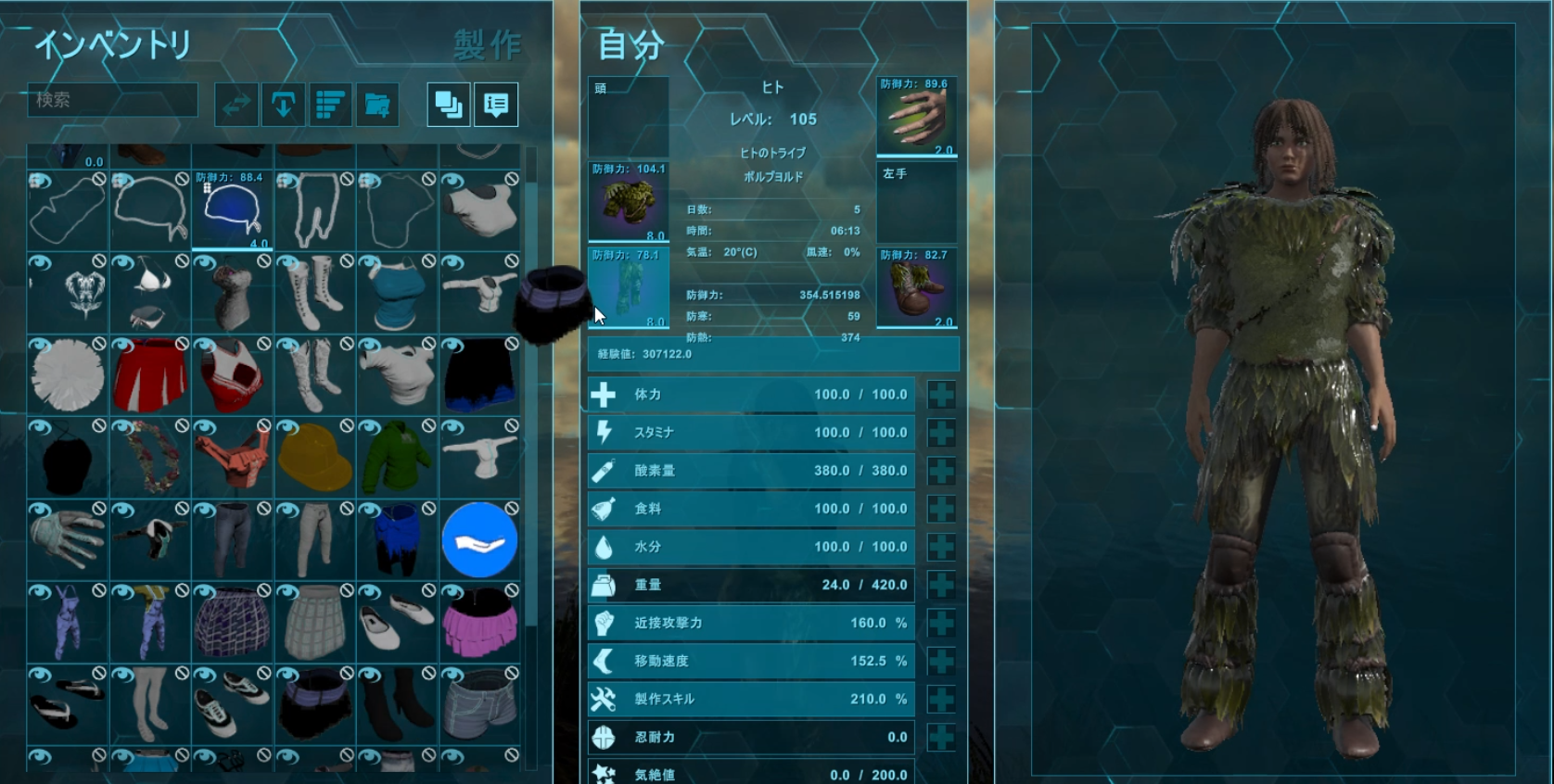Select the fist melee damage icon
The height and width of the screenshot is (784, 1554).
click(x=604, y=623)
